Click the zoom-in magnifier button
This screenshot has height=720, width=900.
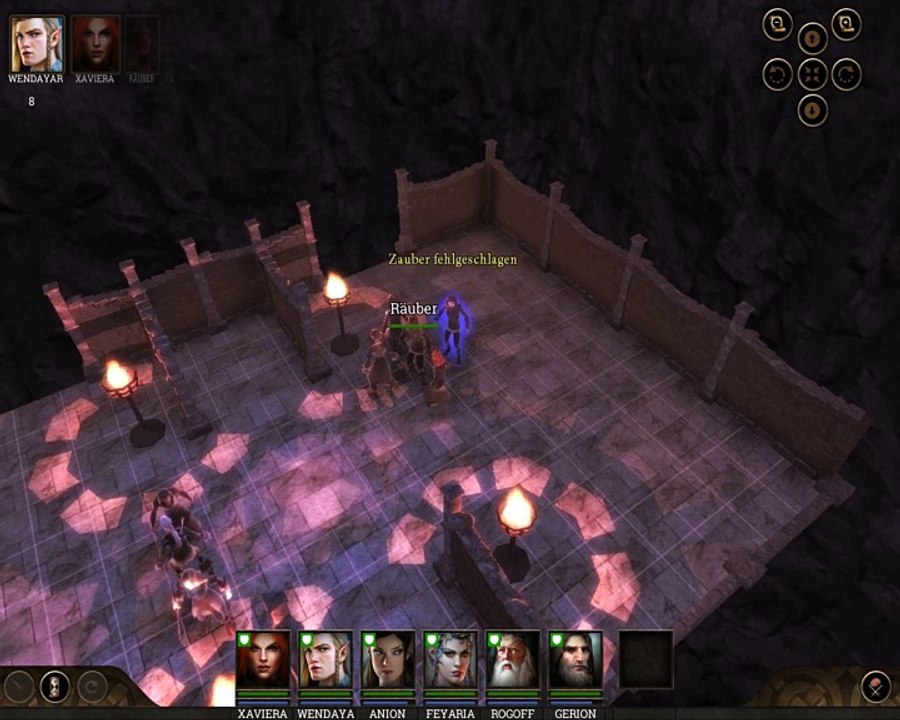click(846, 25)
